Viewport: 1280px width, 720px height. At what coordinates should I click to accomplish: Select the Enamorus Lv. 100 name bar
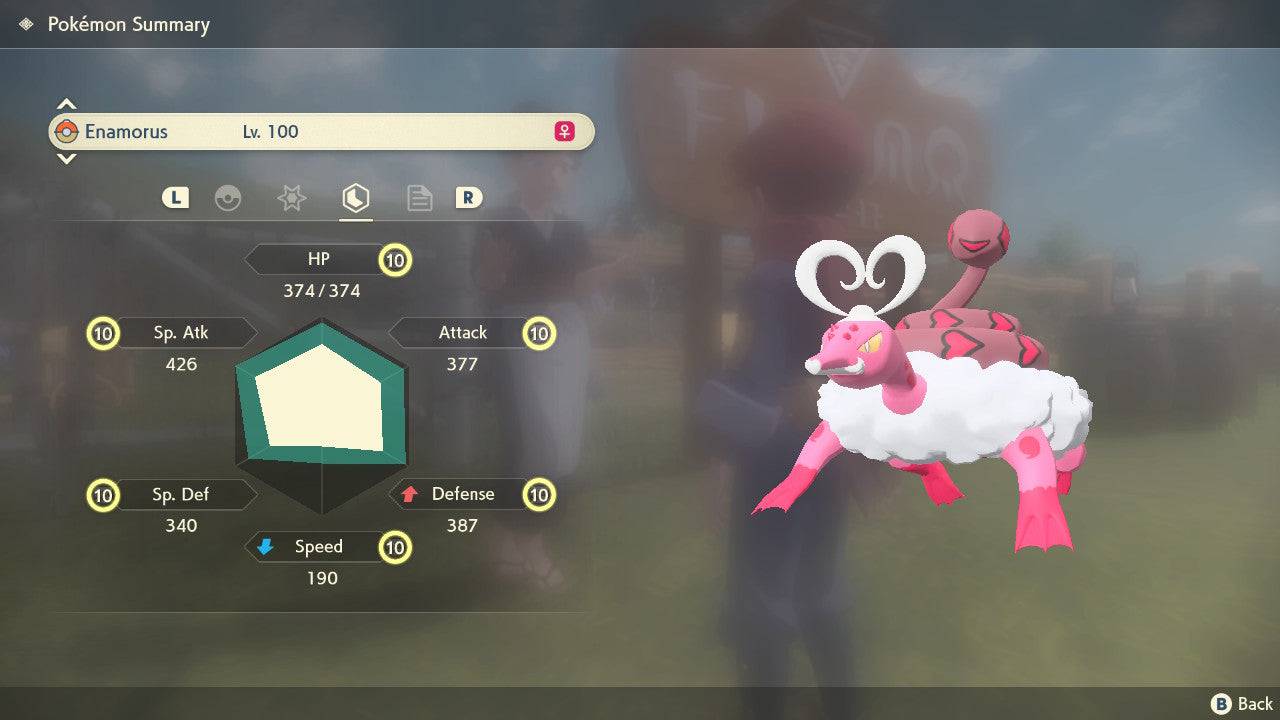click(x=321, y=132)
